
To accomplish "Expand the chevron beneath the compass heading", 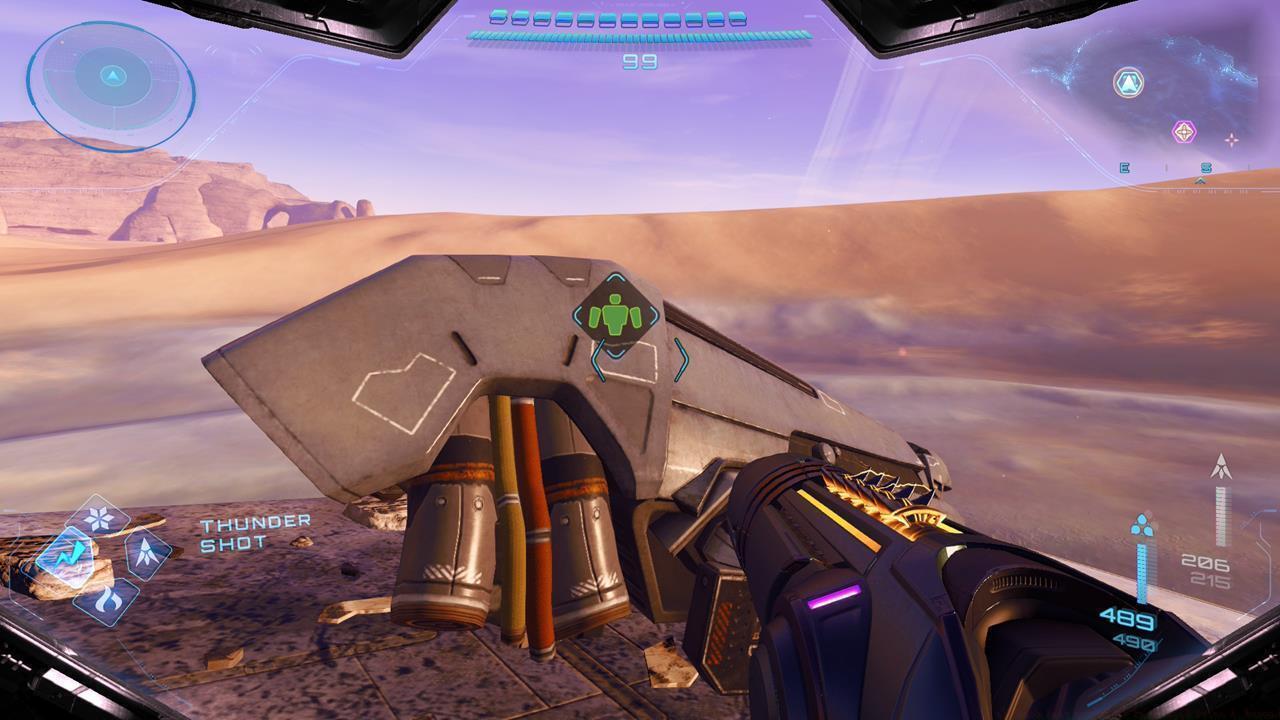I will (1200, 180).
